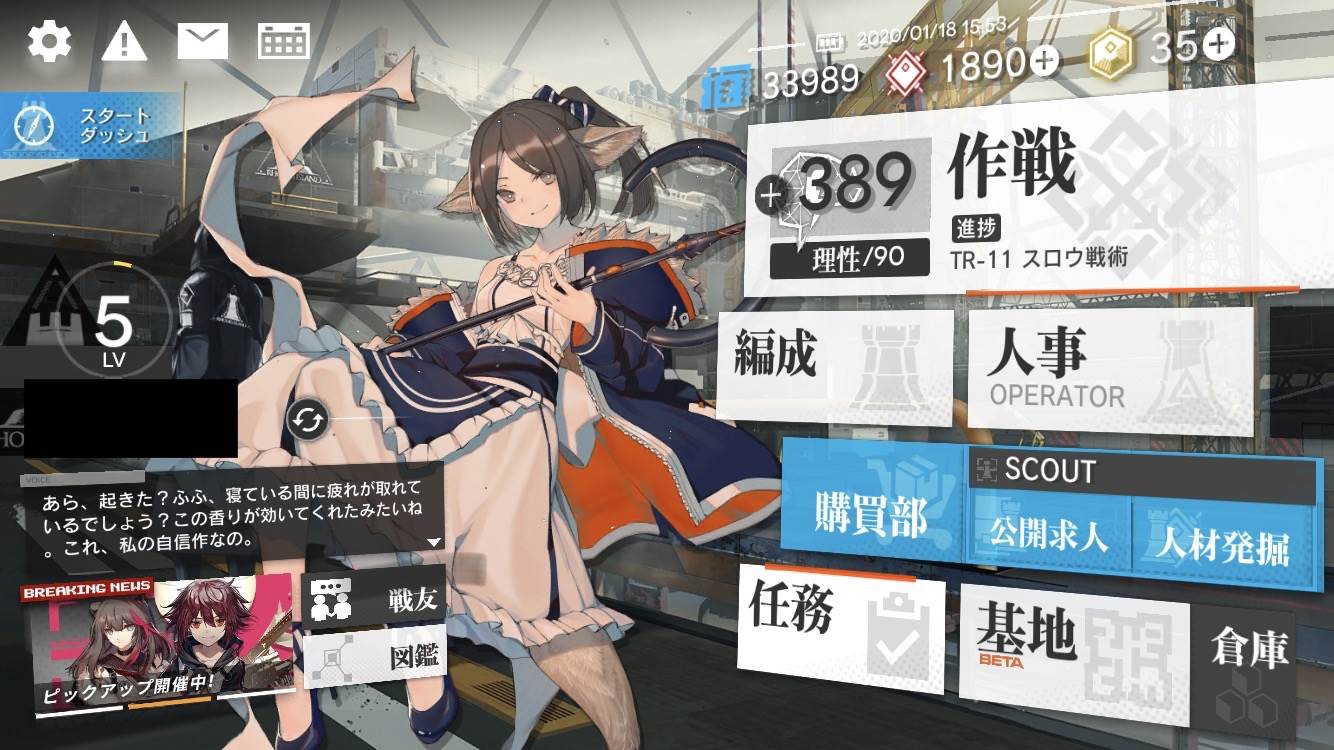Open the 倉庫 depot

1248,652
